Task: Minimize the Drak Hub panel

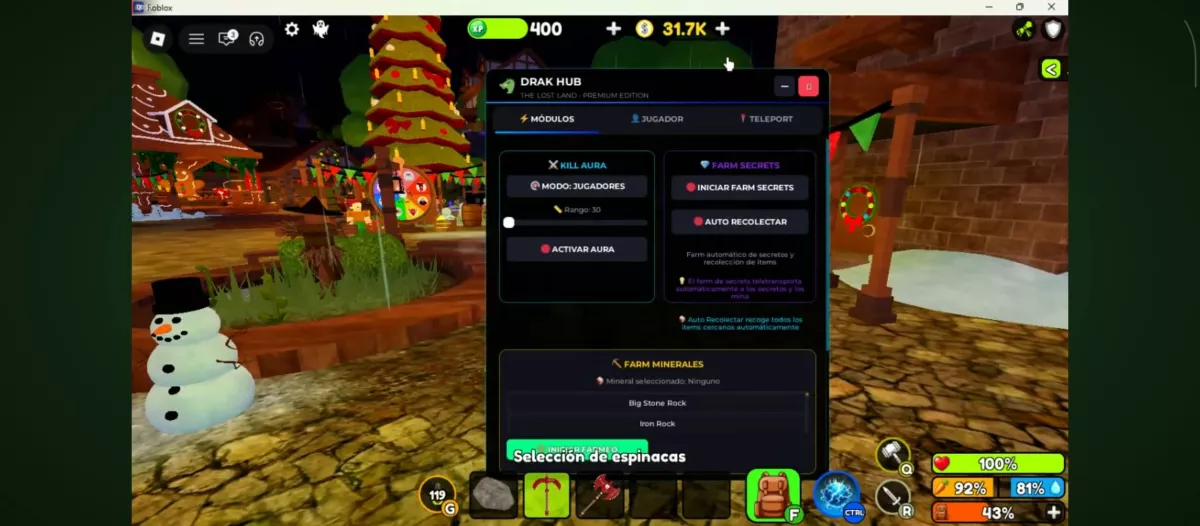Action: [x=784, y=87]
